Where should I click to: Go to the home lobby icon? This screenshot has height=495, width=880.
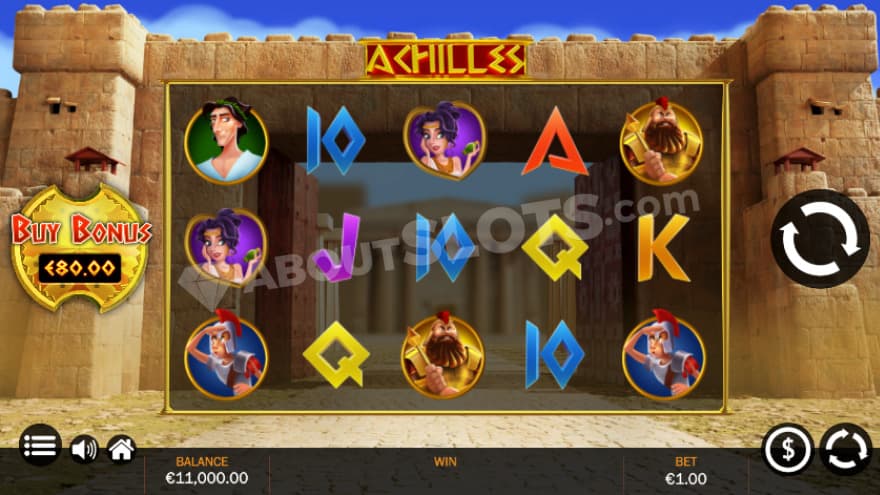(x=121, y=449)
